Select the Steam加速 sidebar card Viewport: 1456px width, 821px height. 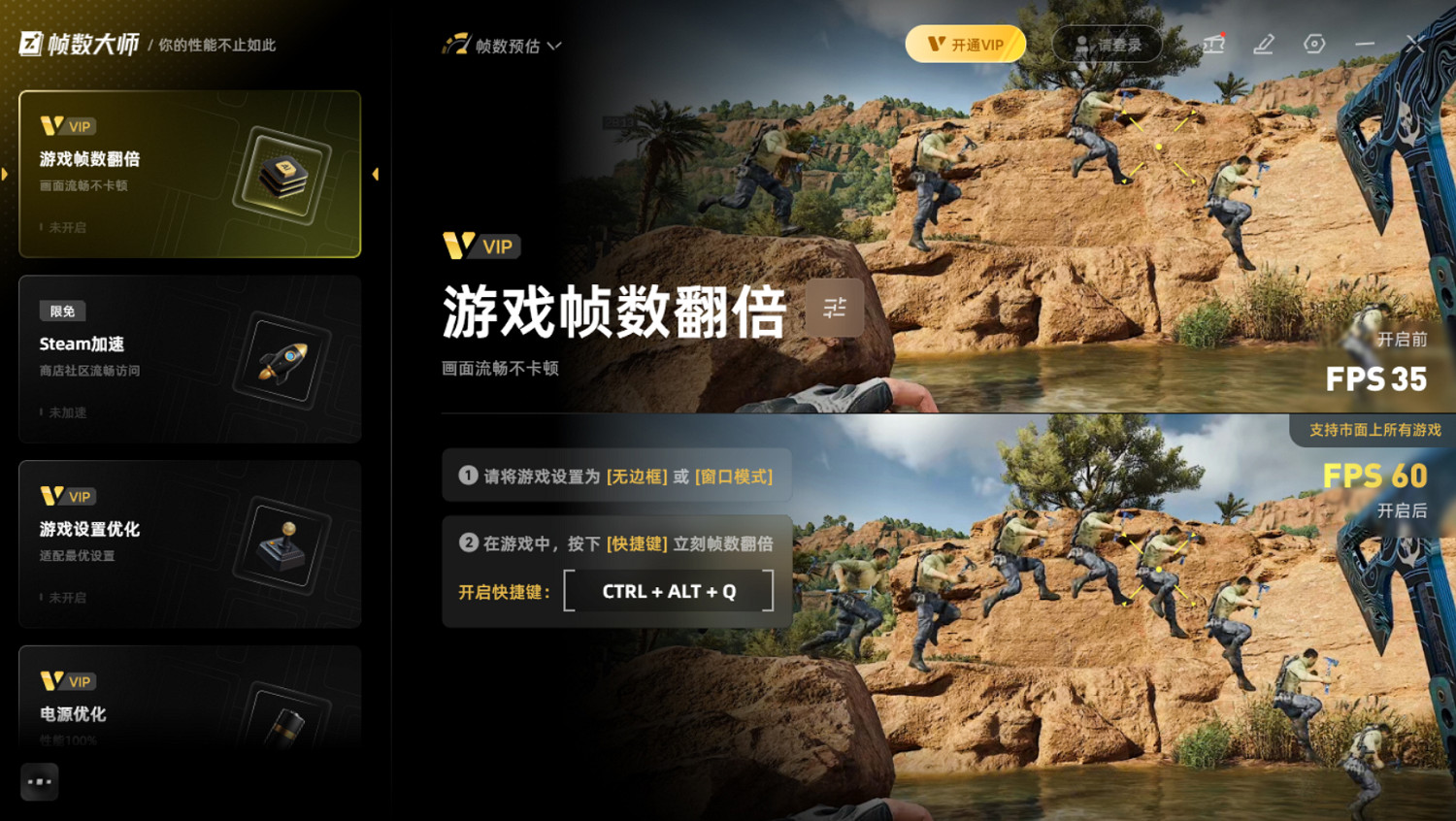[x=189, y=357]
